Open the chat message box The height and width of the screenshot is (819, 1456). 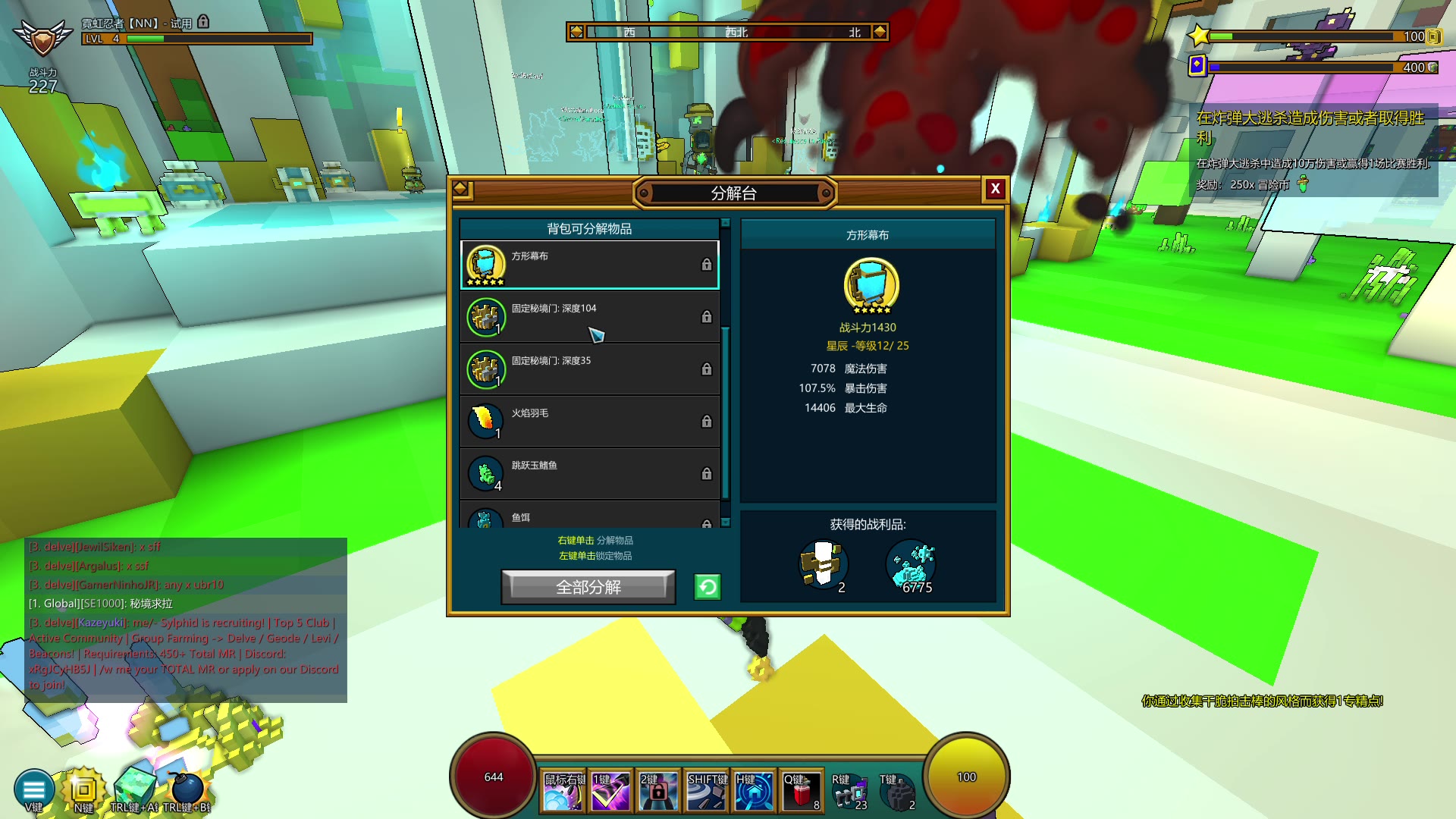coord(186,620)
